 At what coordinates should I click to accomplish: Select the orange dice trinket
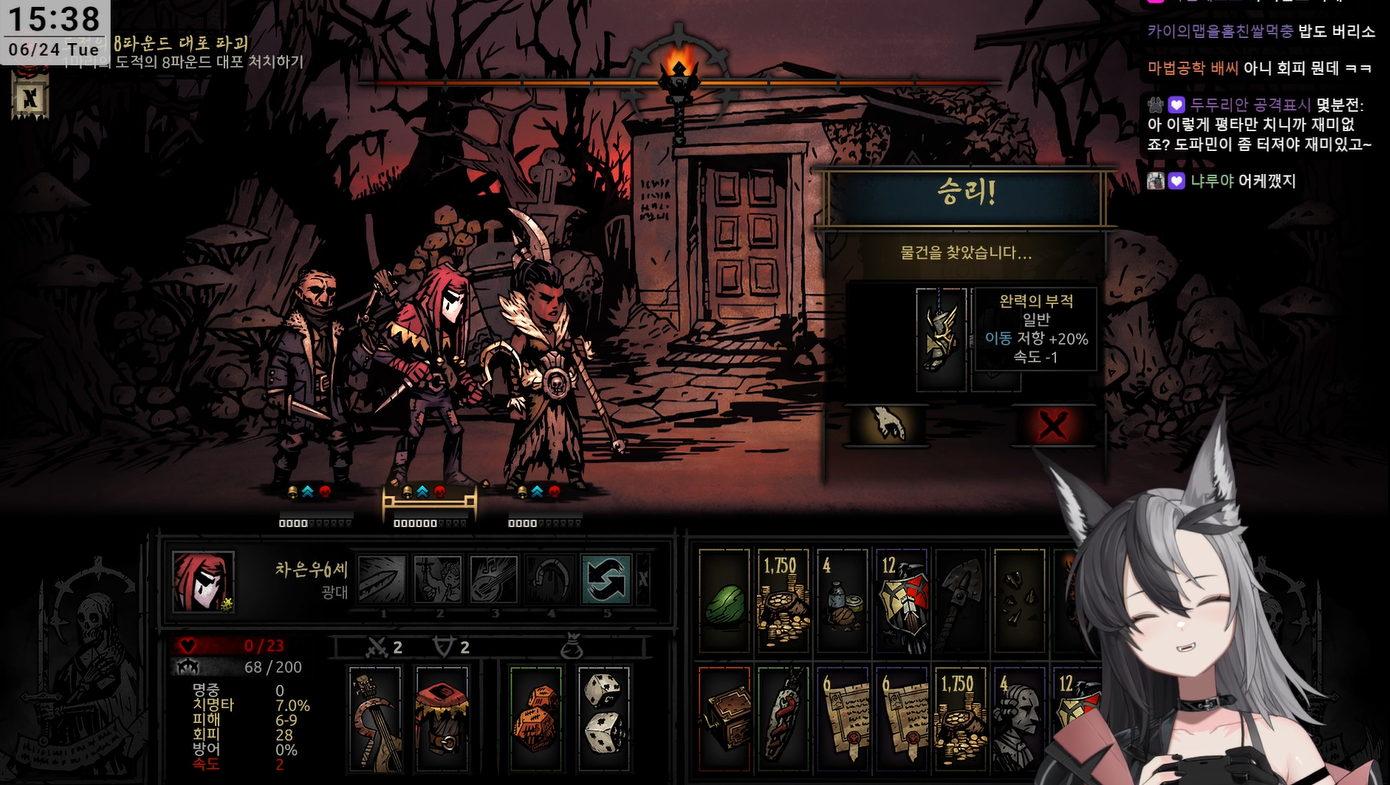(536, 719)
